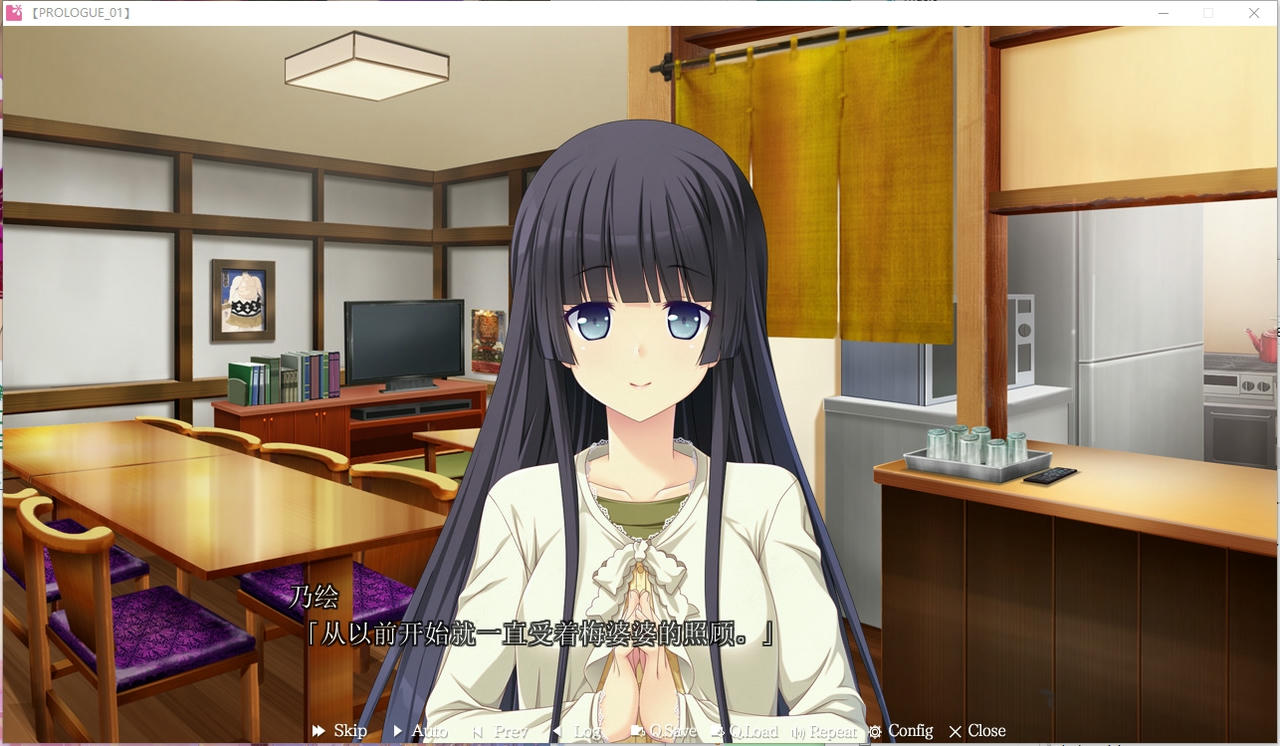Click the gift-box game icon in the title bar

(x=14, y=13)
